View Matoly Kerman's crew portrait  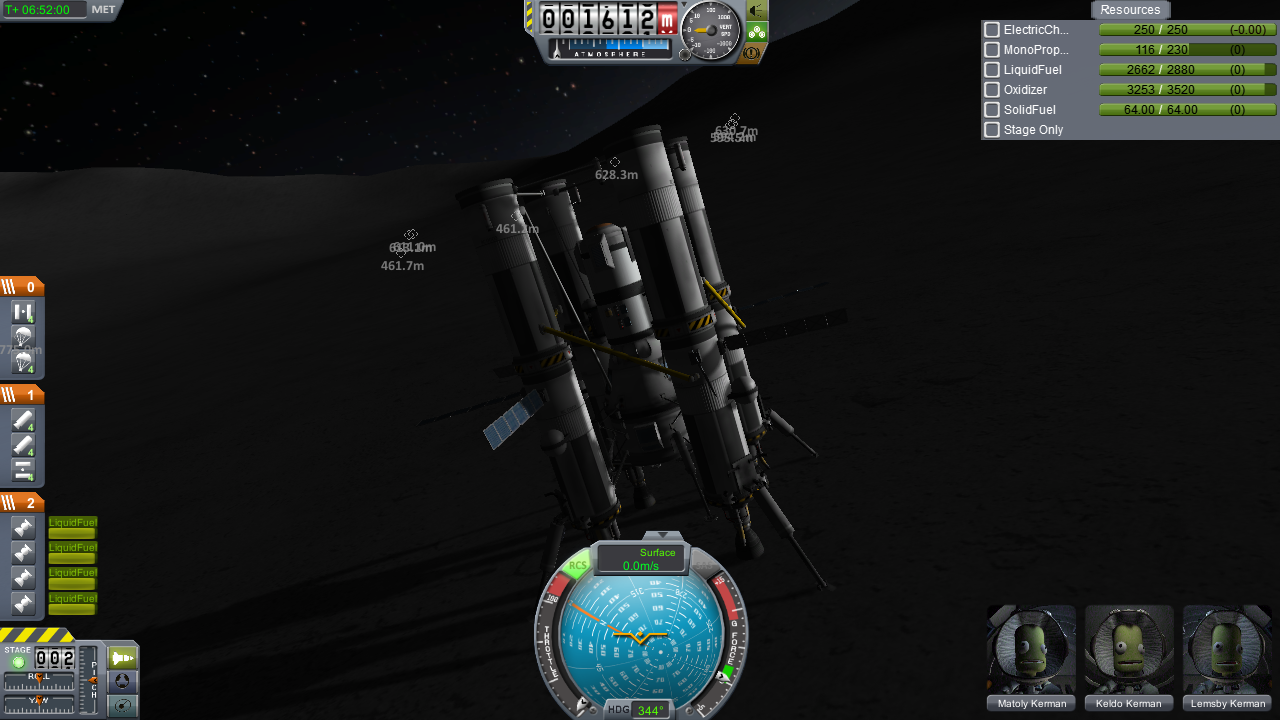pyautogui.click(x=1031, y=650)
